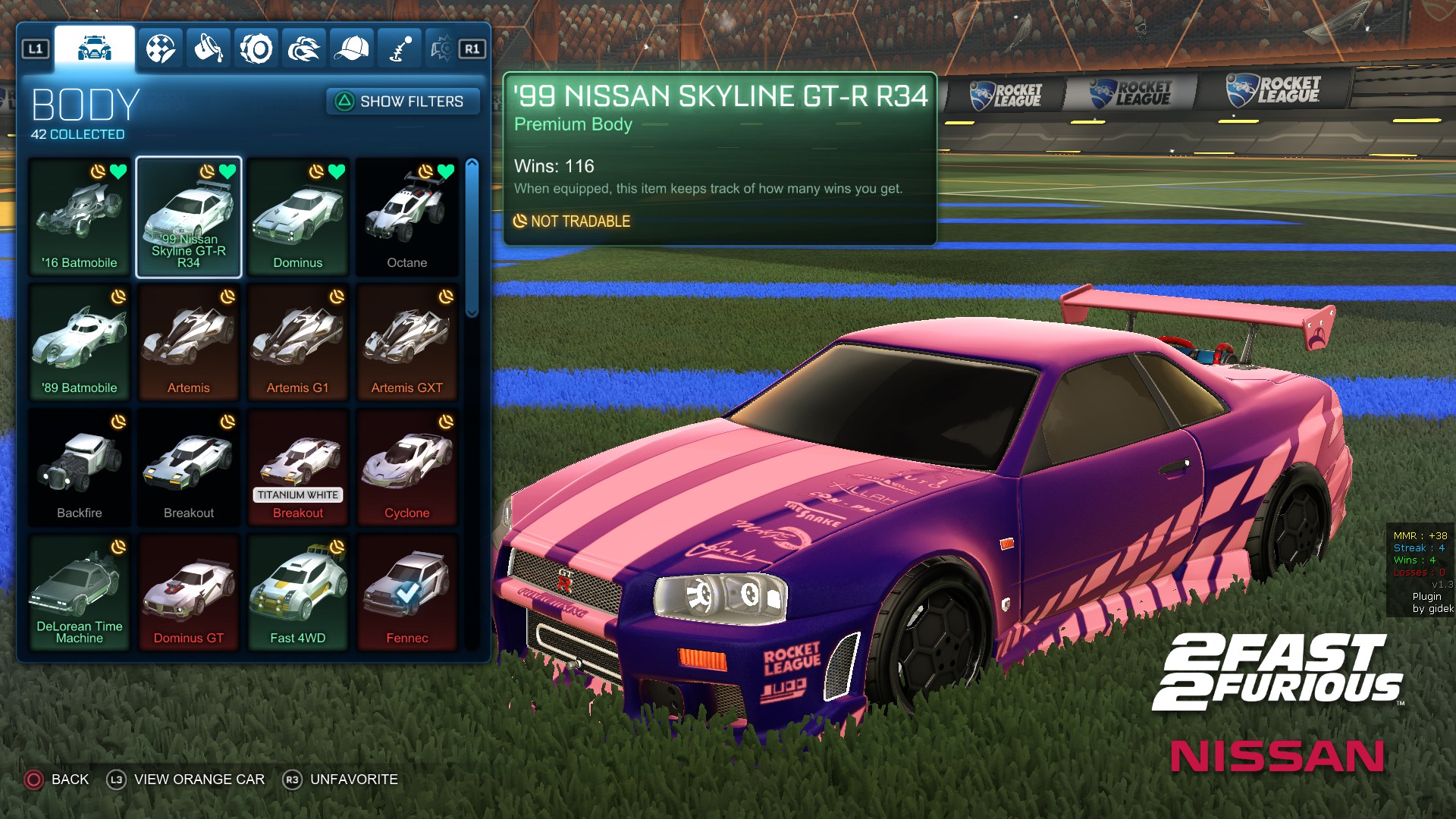Unfavorite the Dominus body heart
Viewport: 1456px width, 819px height.
[x=336, y=172]
